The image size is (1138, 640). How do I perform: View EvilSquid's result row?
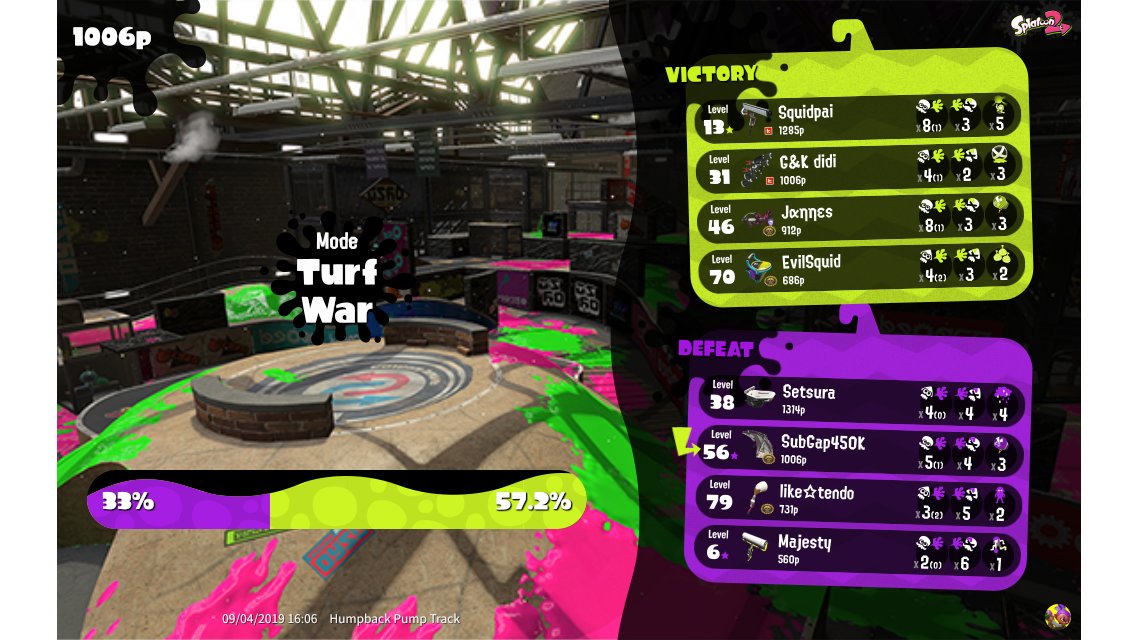point(858,267)
